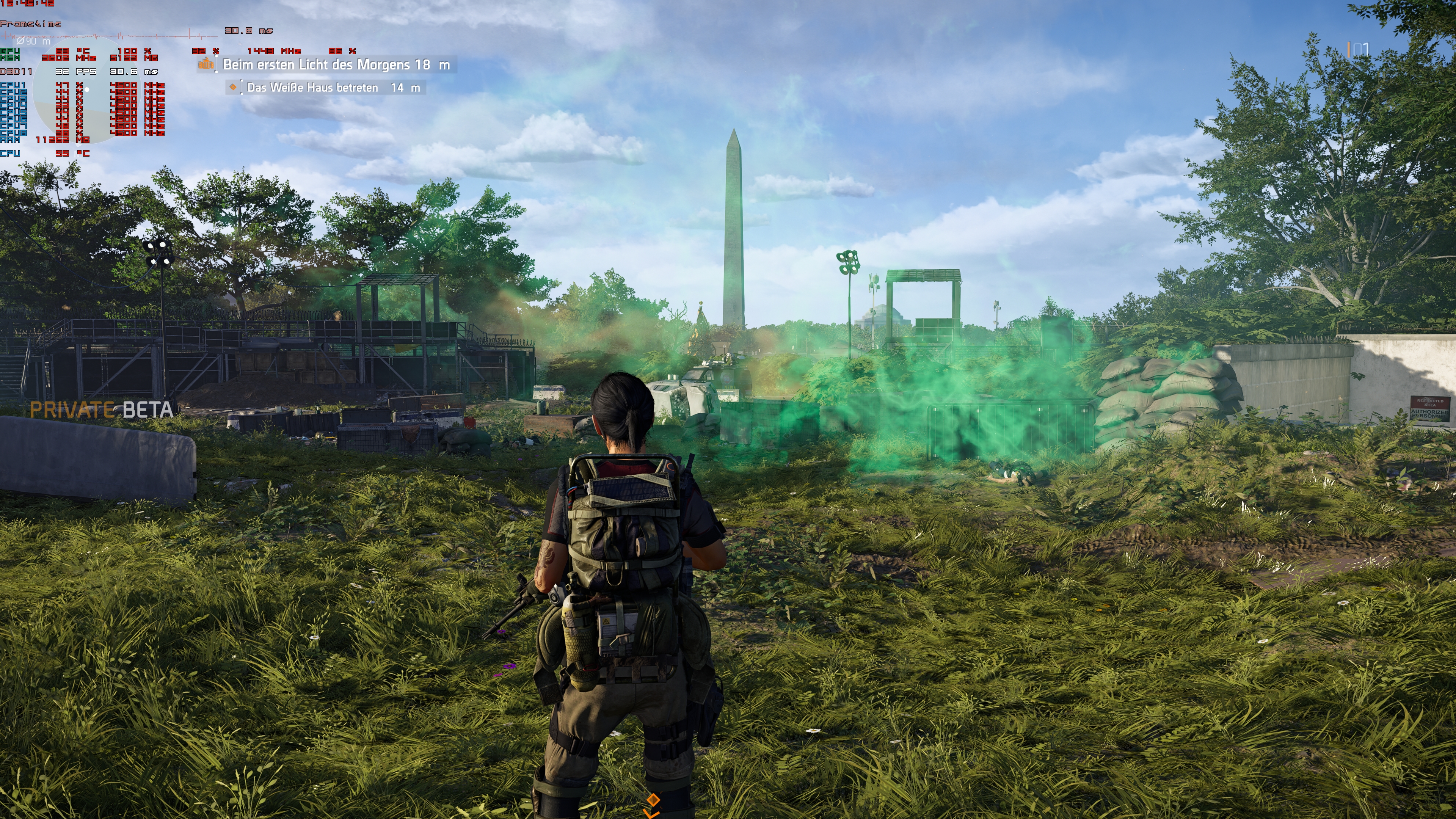Viewport: 1456px width, 819px height.
Task: Open the faint circular minimap
Action: [x=76, y=91]
